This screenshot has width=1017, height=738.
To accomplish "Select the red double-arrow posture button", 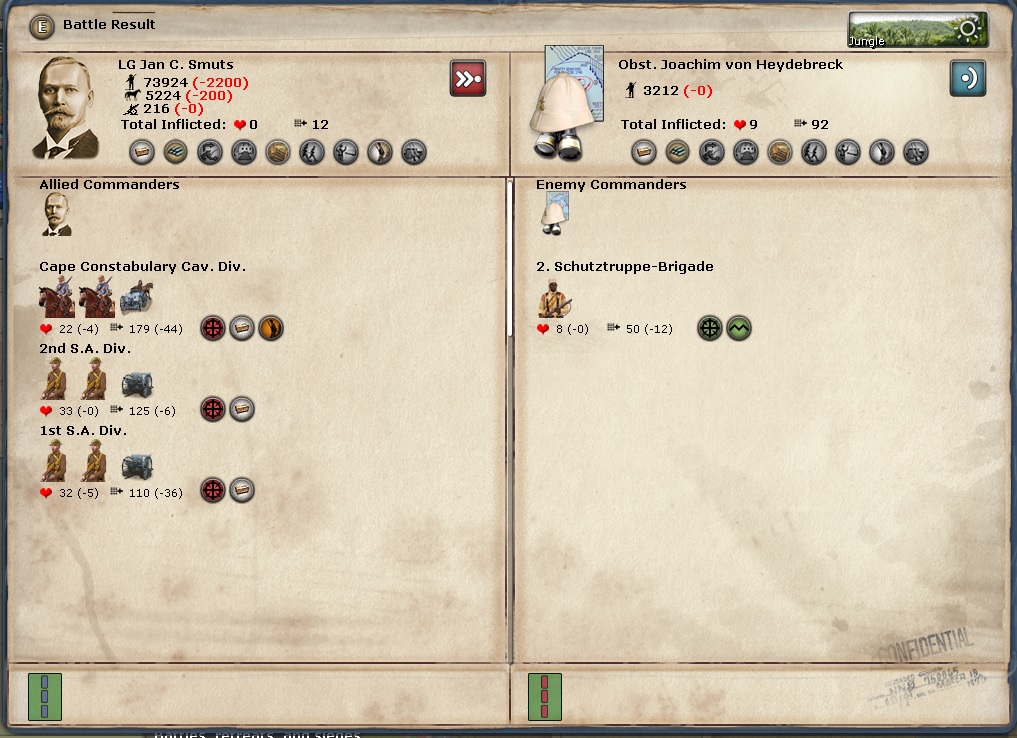I will point(468,78).
